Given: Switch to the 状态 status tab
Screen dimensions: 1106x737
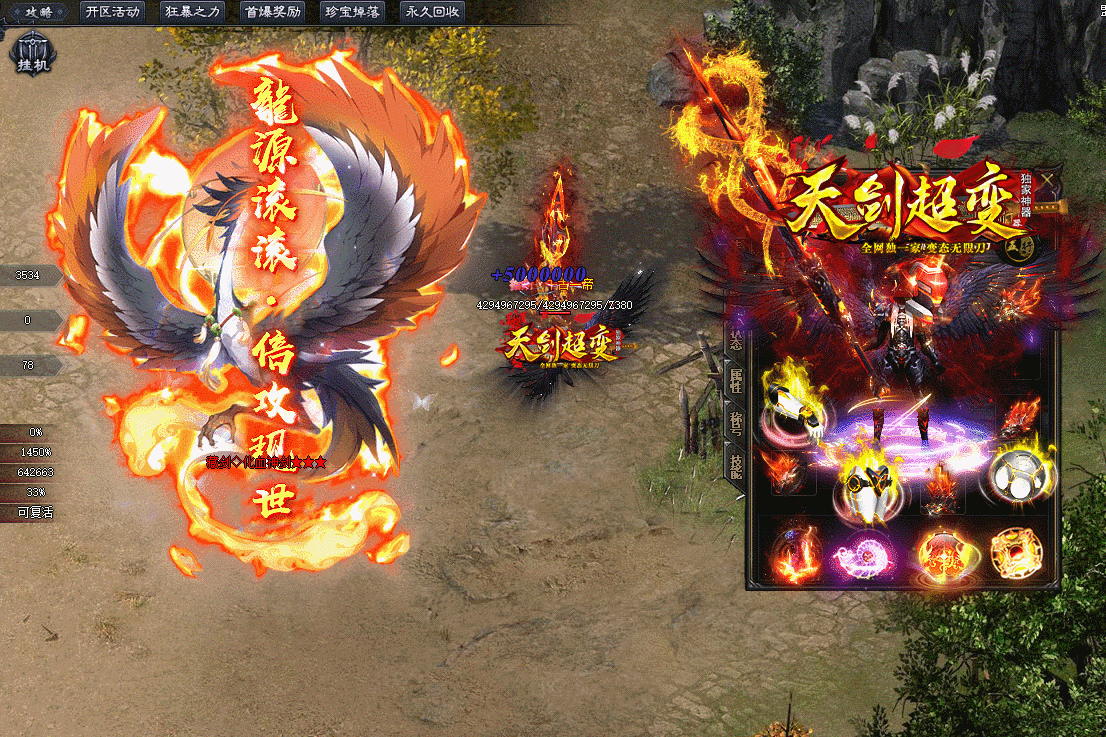Looking at the screenshot, I should 735,340.
